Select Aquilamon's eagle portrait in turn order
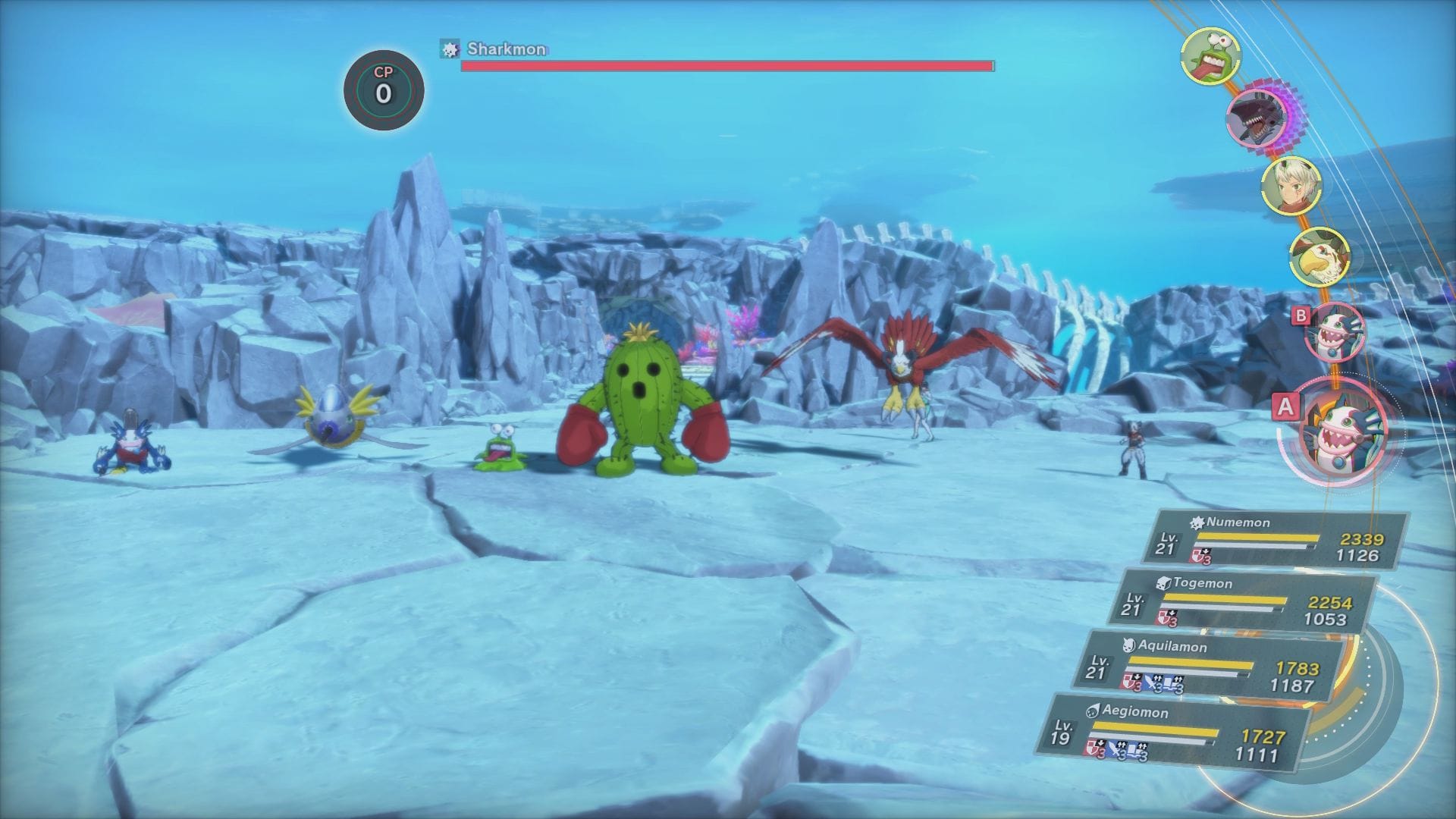Screen dimensions: 1456x819 pos(1319,256)
